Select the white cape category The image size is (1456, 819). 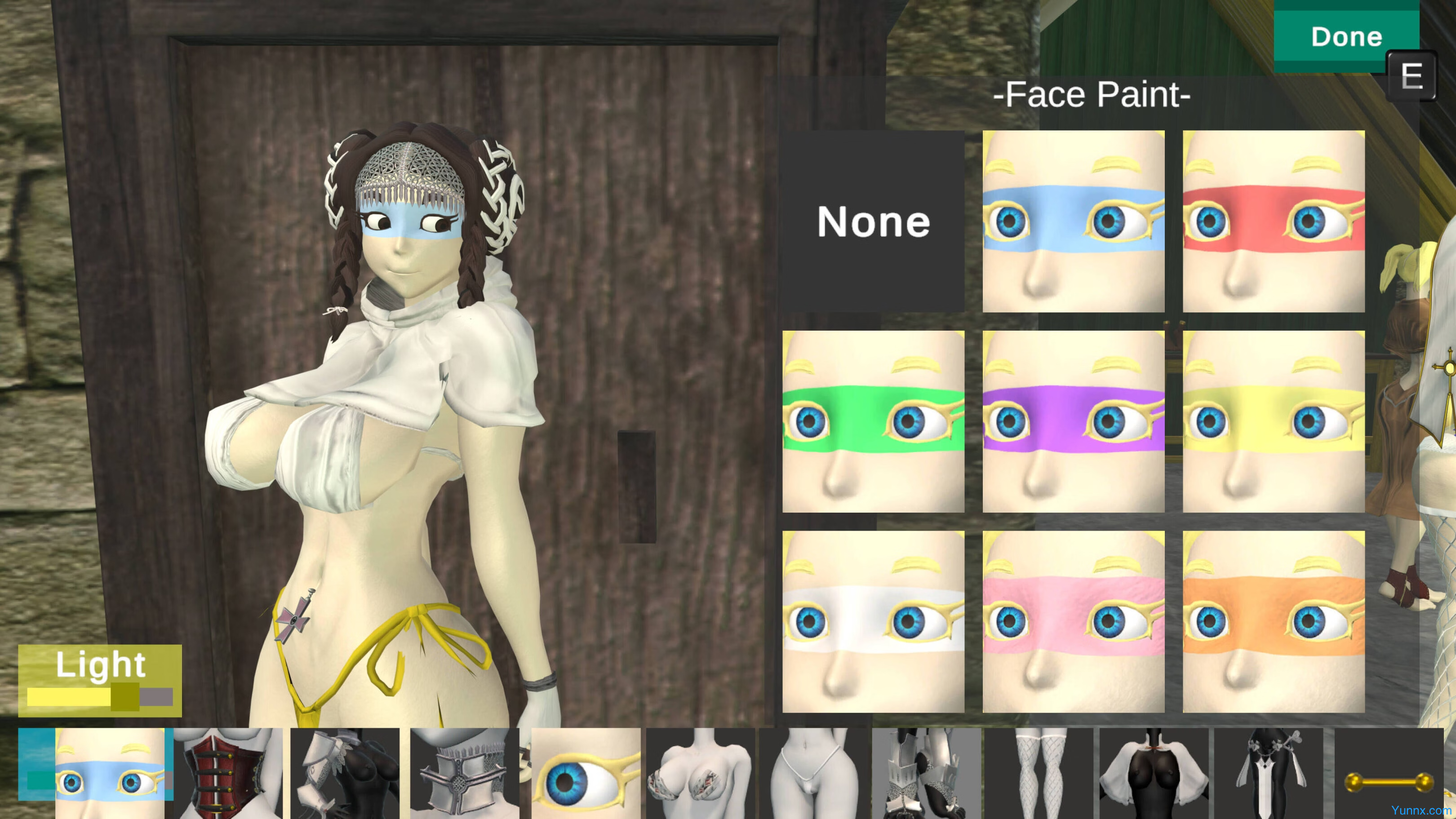pos(1154,772)
